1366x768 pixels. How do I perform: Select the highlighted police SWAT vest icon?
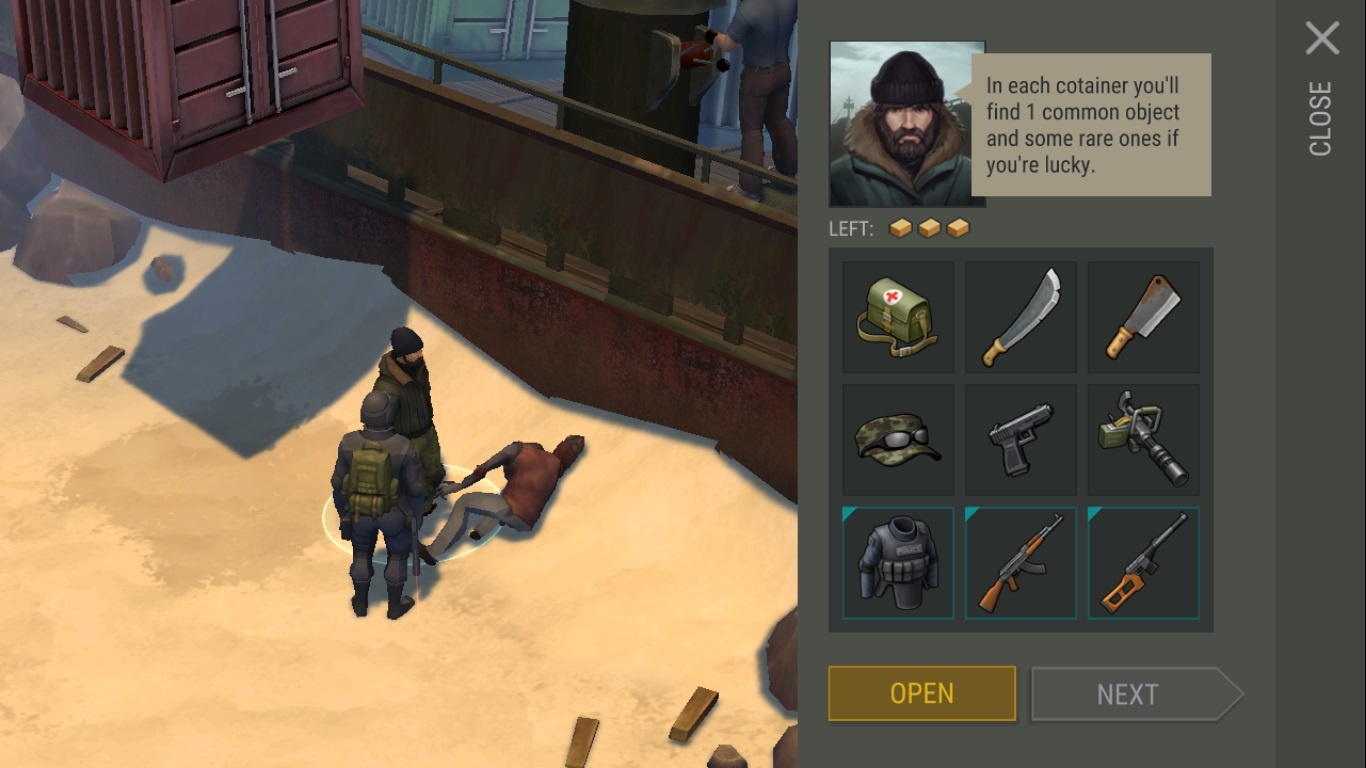[897, 562]
